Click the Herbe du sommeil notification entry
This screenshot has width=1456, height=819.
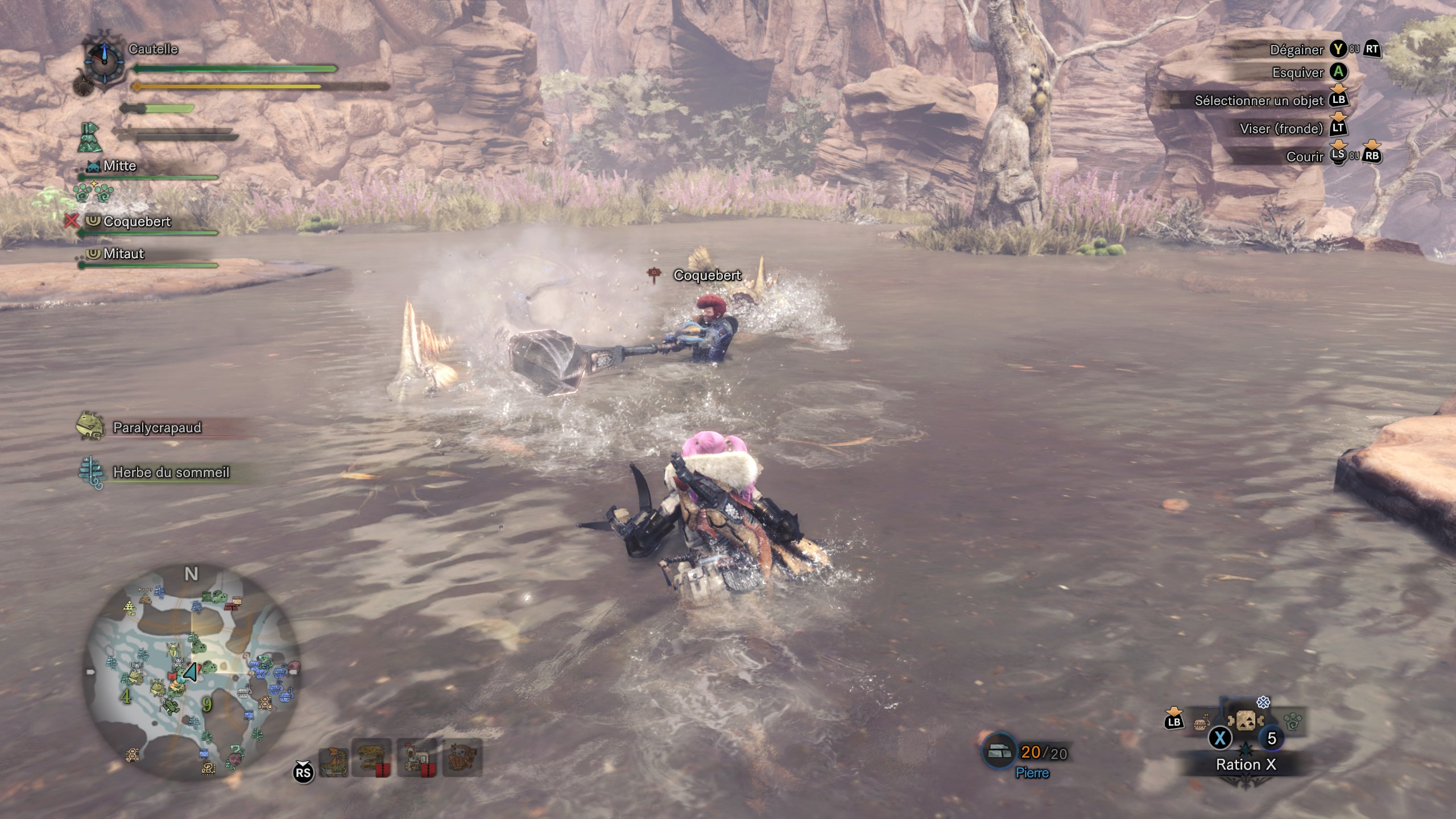point(170,473)
